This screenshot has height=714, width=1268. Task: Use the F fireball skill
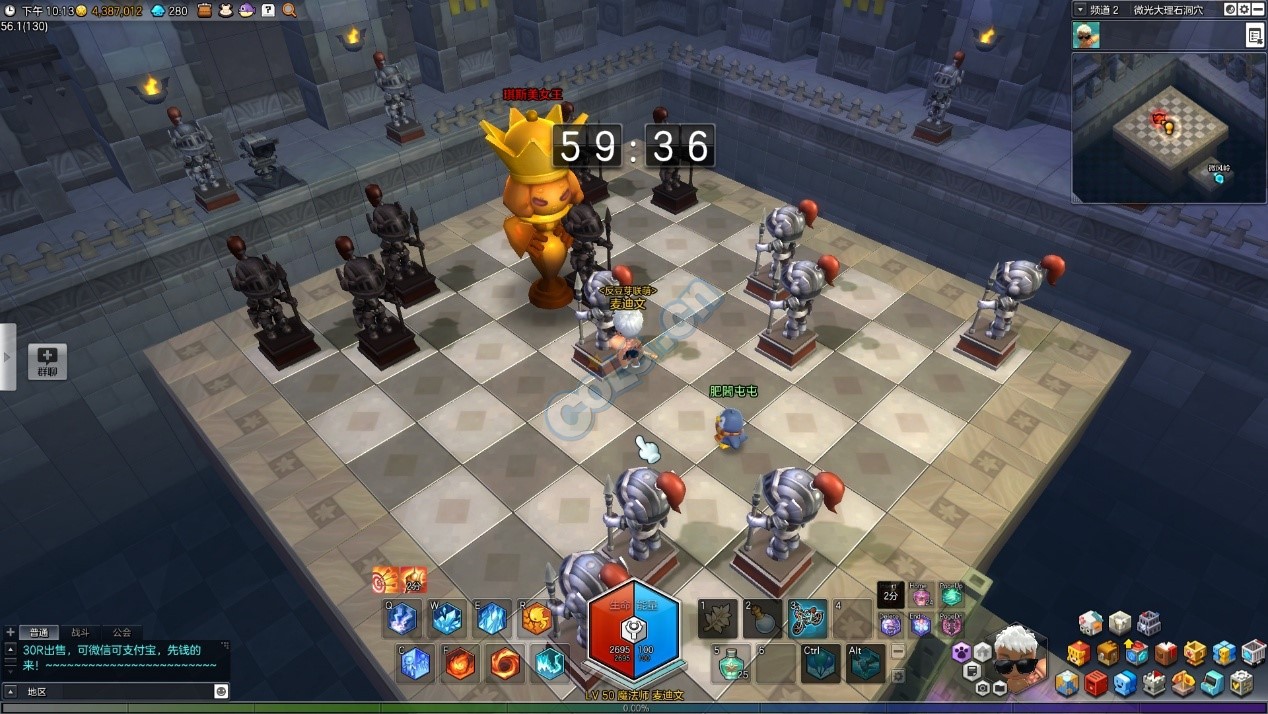460,663
